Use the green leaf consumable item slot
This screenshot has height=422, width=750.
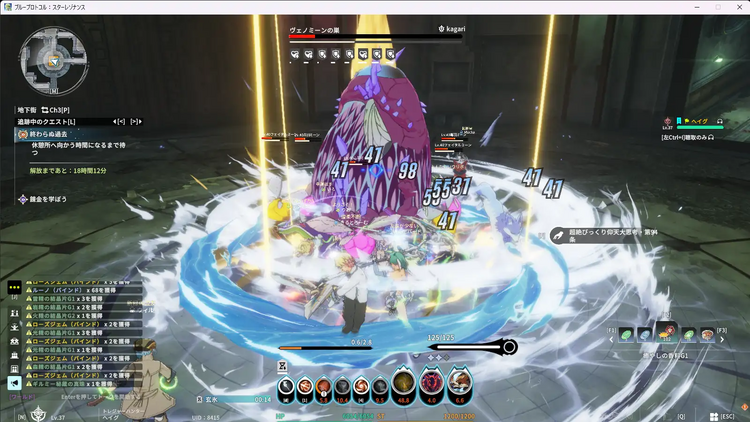pos(626,335)
